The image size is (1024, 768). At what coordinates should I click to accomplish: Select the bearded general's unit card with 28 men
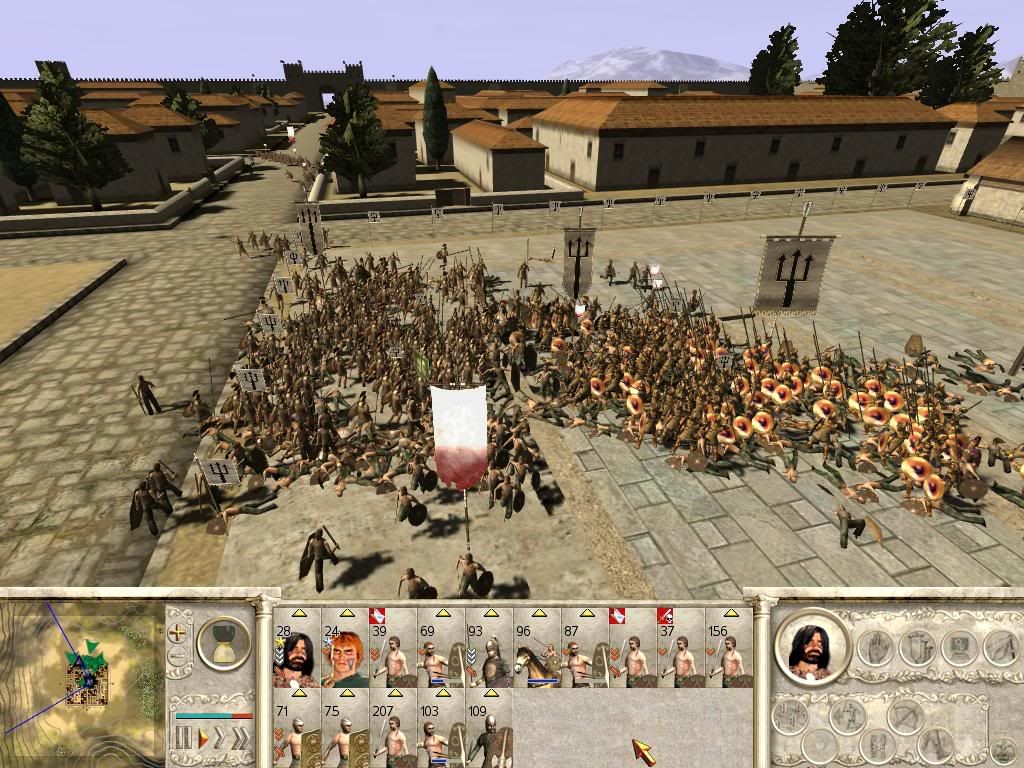(x=296, y=648)
